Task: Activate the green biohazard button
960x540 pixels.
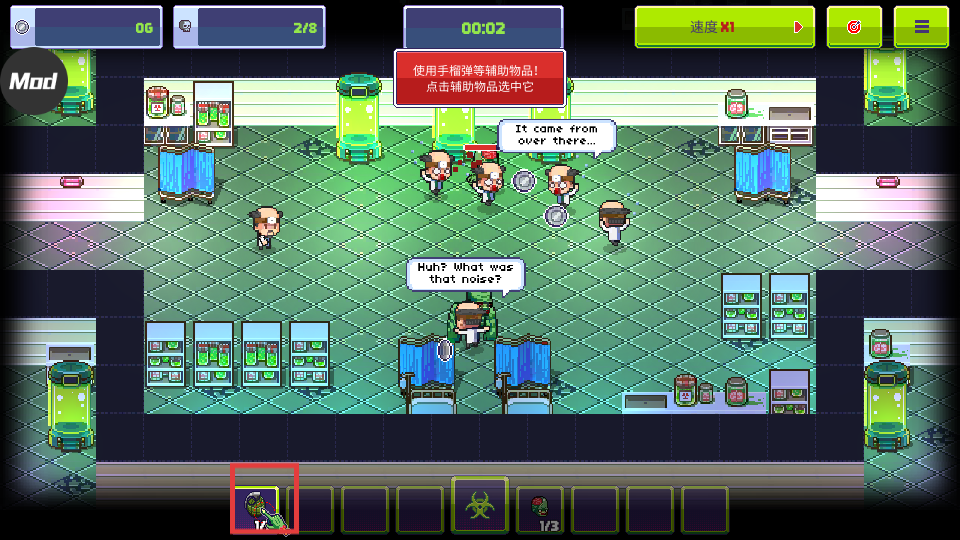Action: [x=480, y=505]
